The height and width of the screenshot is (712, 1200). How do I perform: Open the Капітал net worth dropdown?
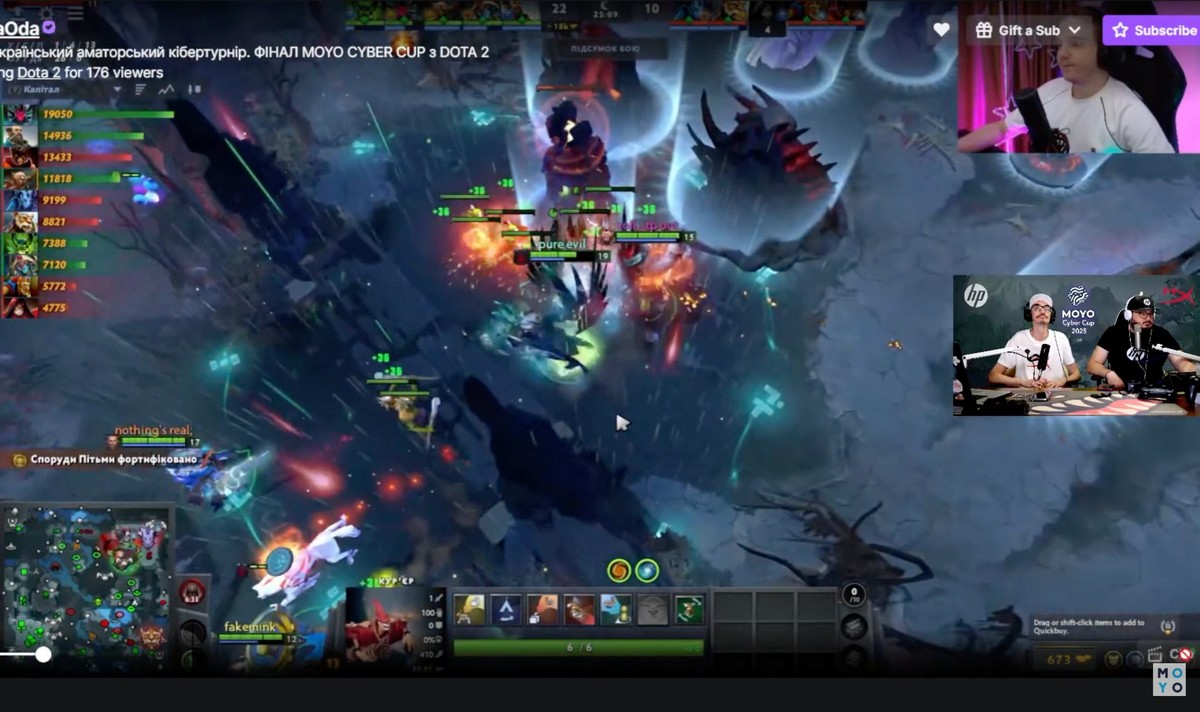[117, 90]
